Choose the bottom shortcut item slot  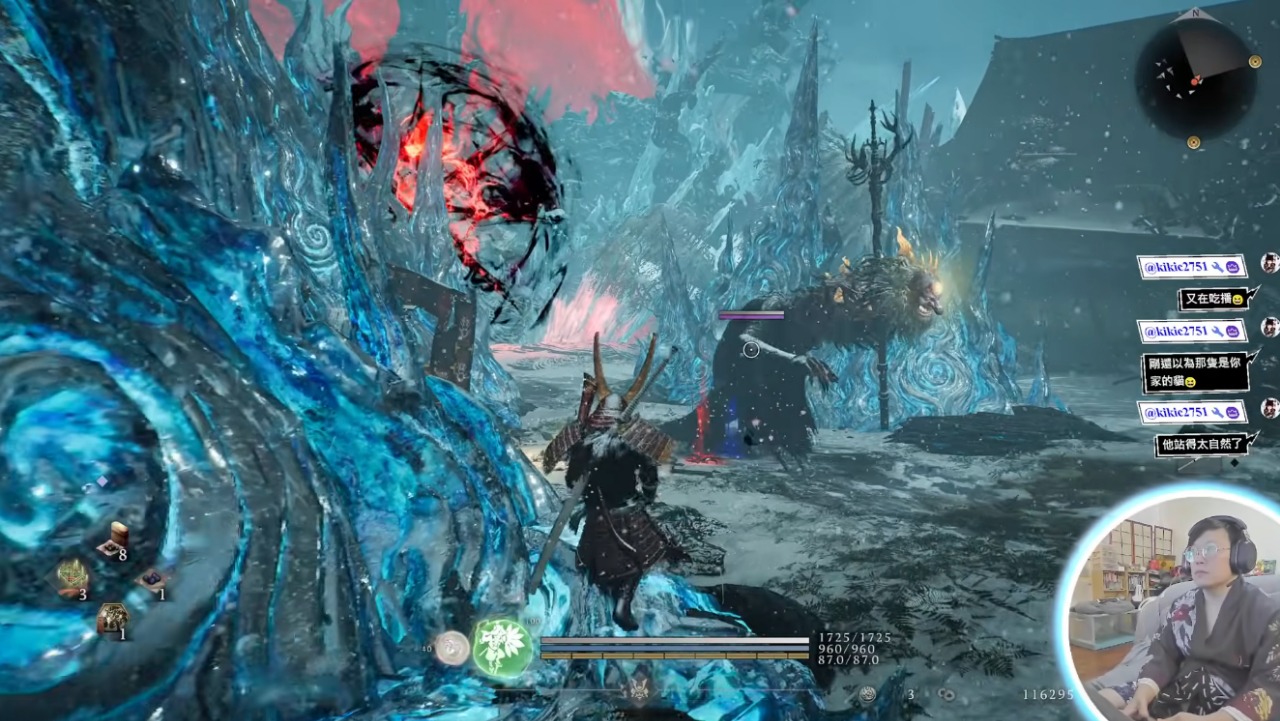click(112, 618)
